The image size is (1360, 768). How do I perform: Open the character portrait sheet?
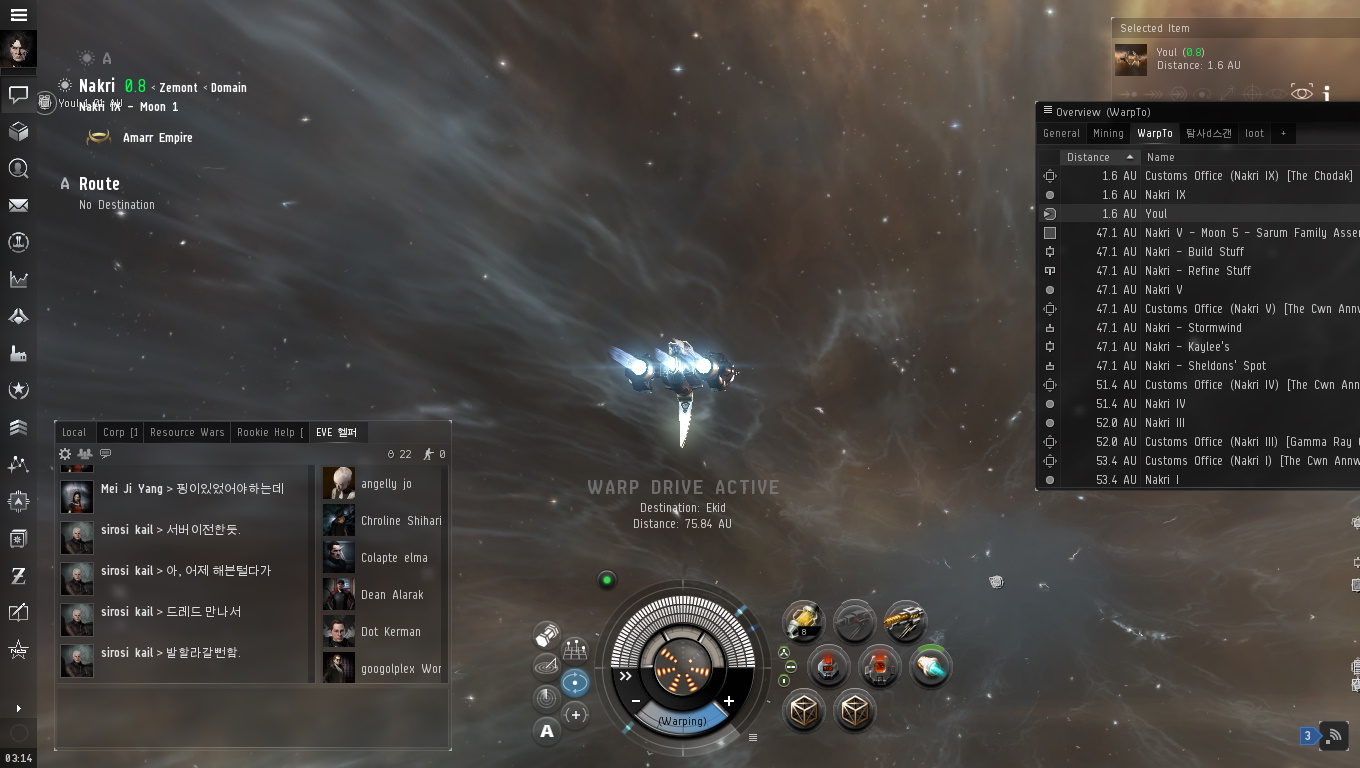(x=18, y=50)
